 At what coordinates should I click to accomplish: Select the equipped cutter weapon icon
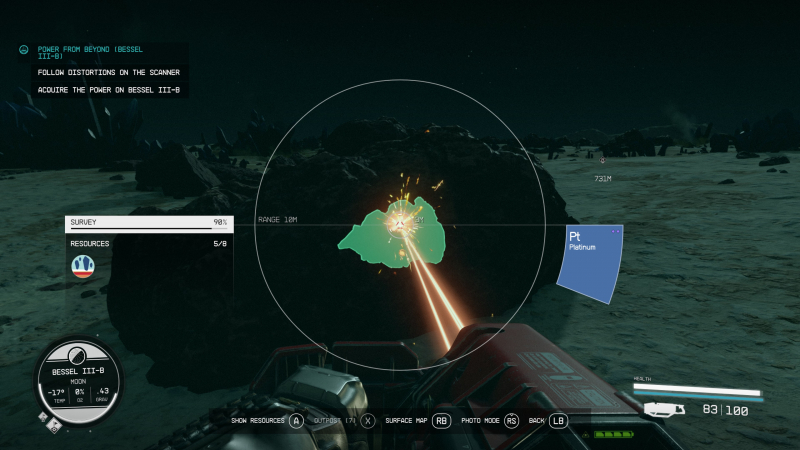[666, 409]
